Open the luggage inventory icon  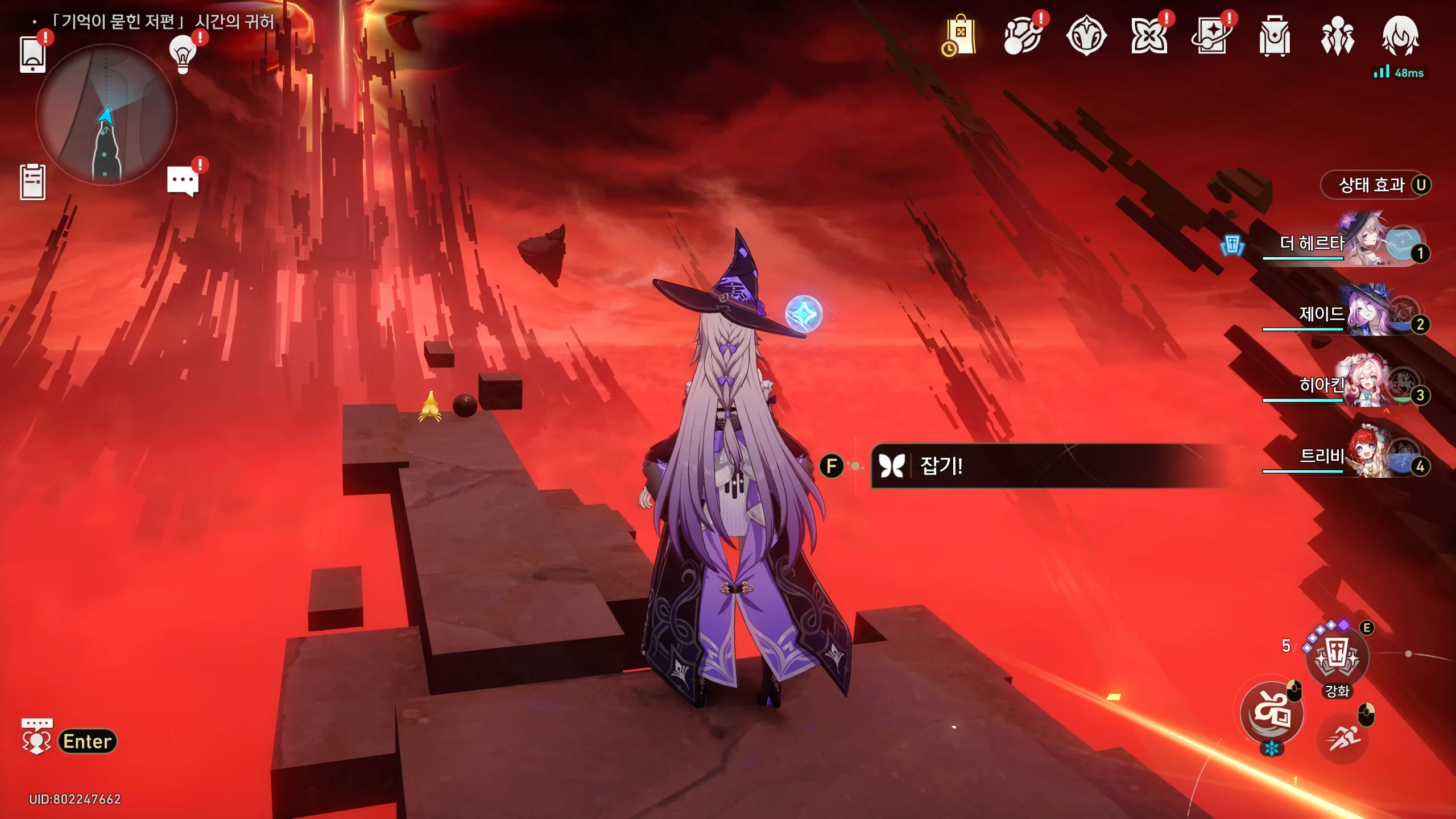pyautogui.click(x=1275, y=36)
